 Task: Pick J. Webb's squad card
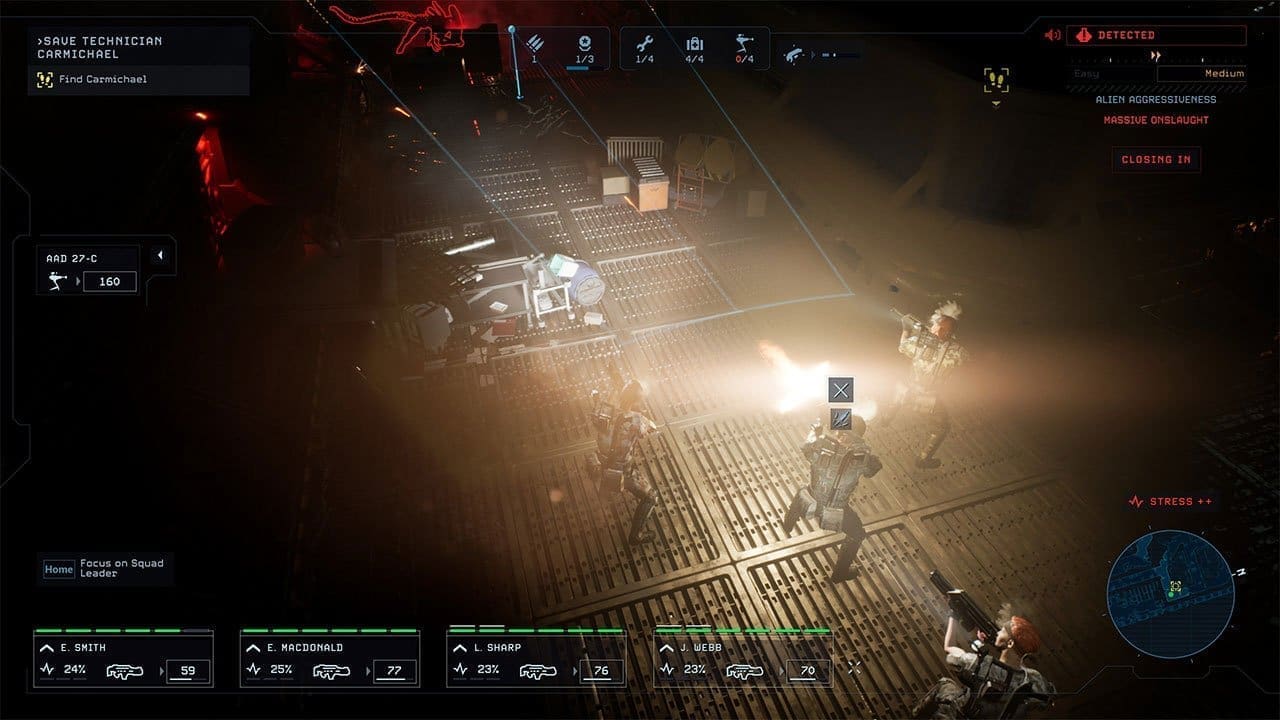point(743,660)
